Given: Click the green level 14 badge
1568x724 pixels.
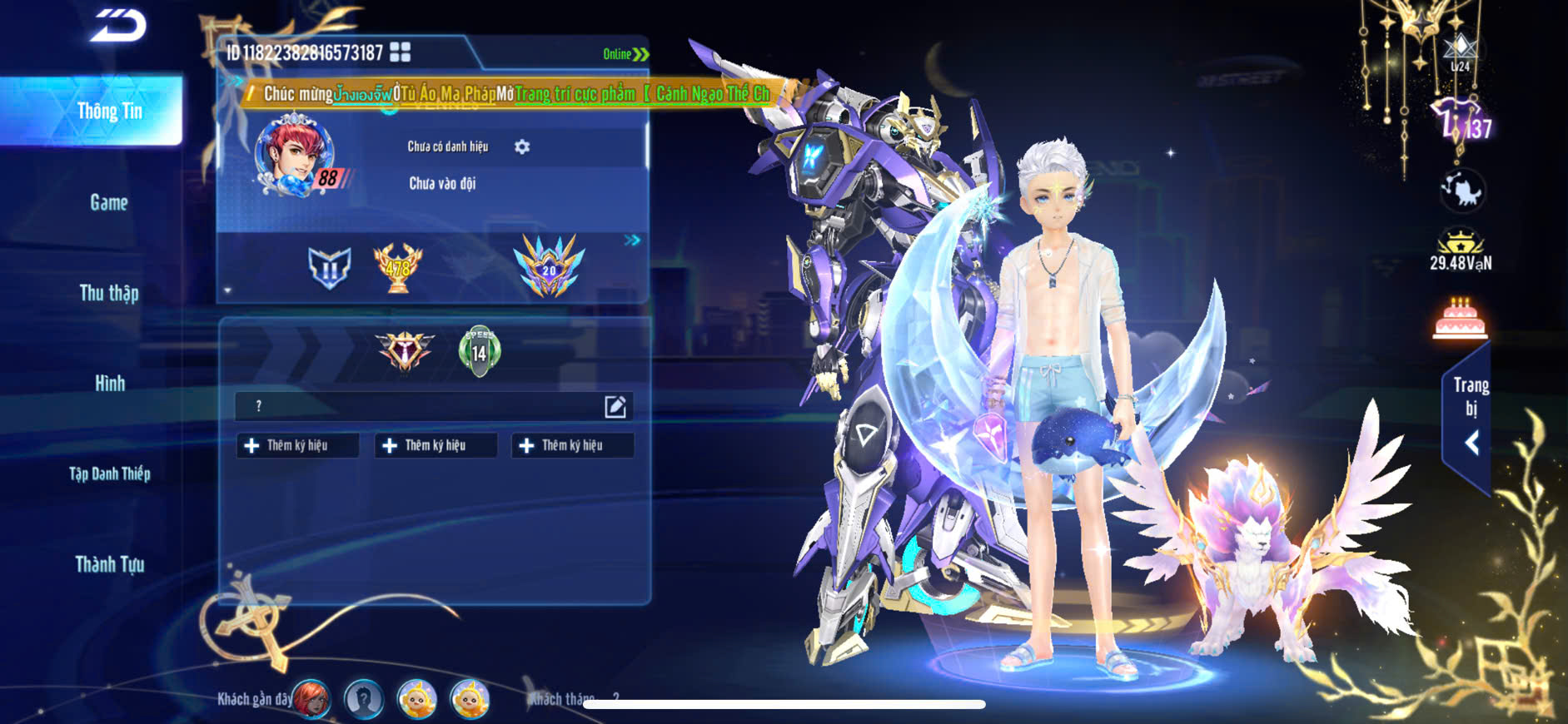Looking at the screenshot, I should [480, 351].
